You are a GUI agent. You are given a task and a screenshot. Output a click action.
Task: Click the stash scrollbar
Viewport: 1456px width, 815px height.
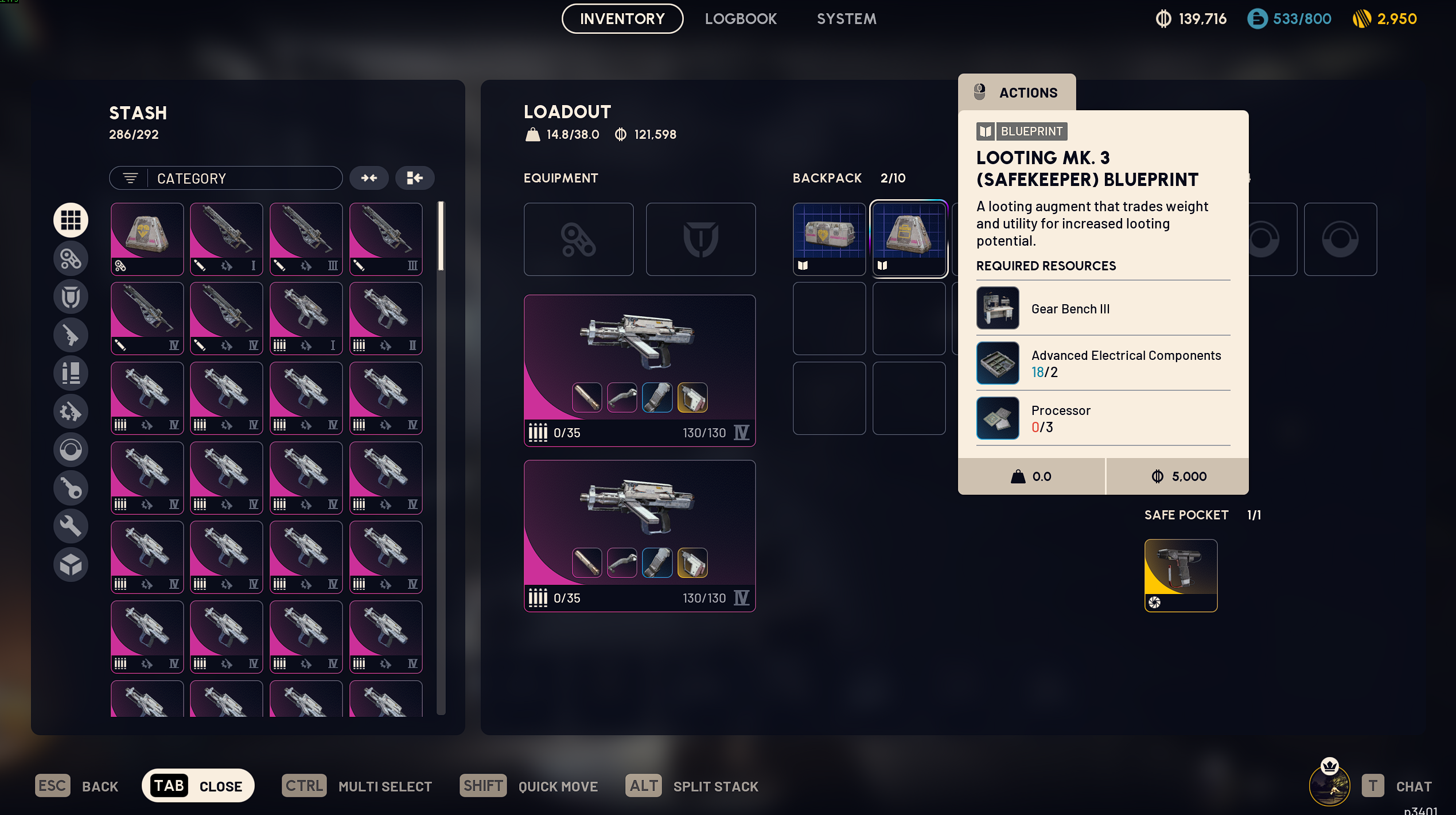pyautogui.click(x=441, y=236)
